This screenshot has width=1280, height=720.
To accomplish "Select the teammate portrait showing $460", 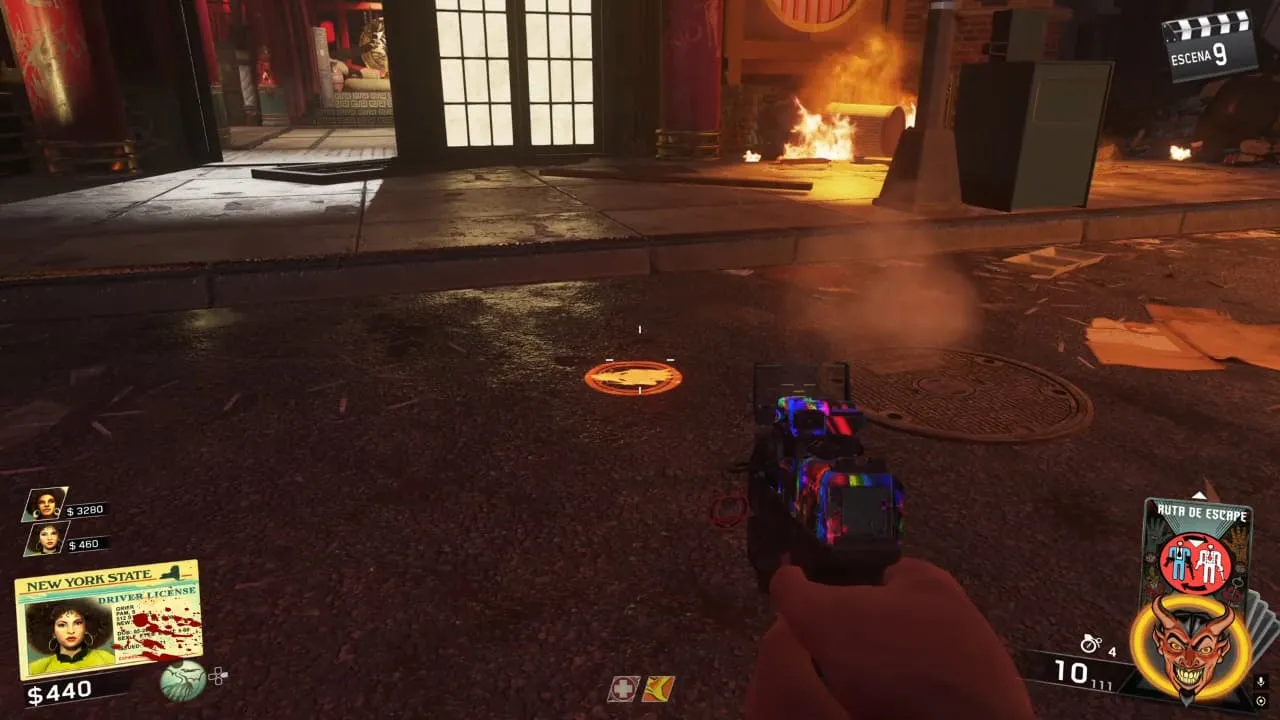I will (45, 539).
